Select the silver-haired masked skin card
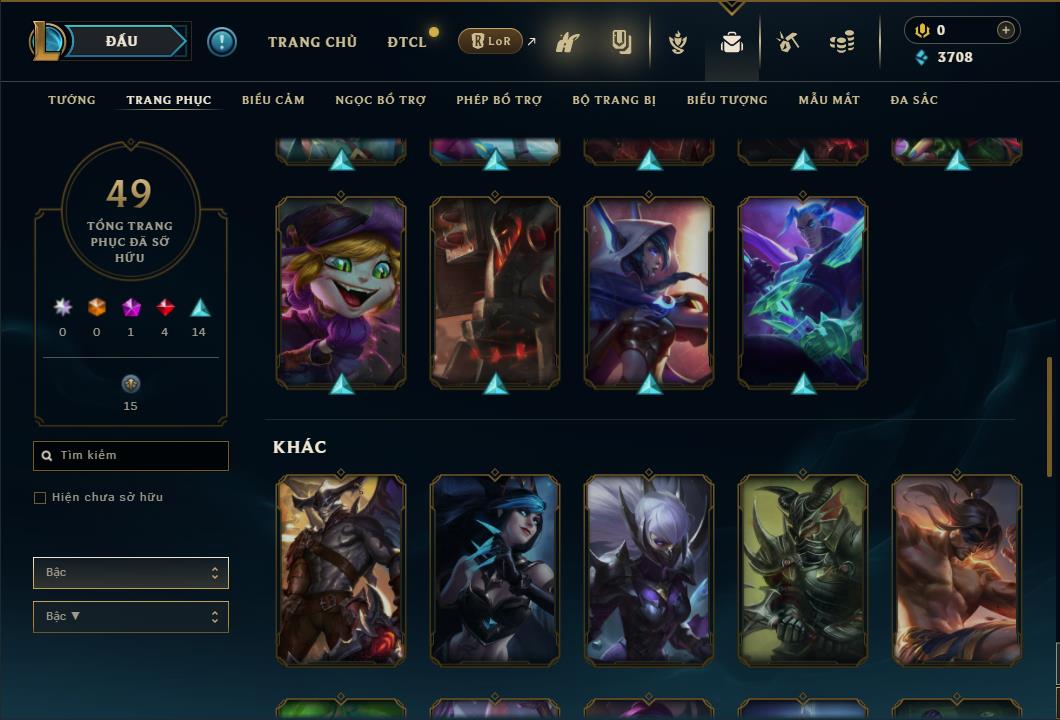Image resolution: width=1060 pixels, height=720 pixels. 649,570
